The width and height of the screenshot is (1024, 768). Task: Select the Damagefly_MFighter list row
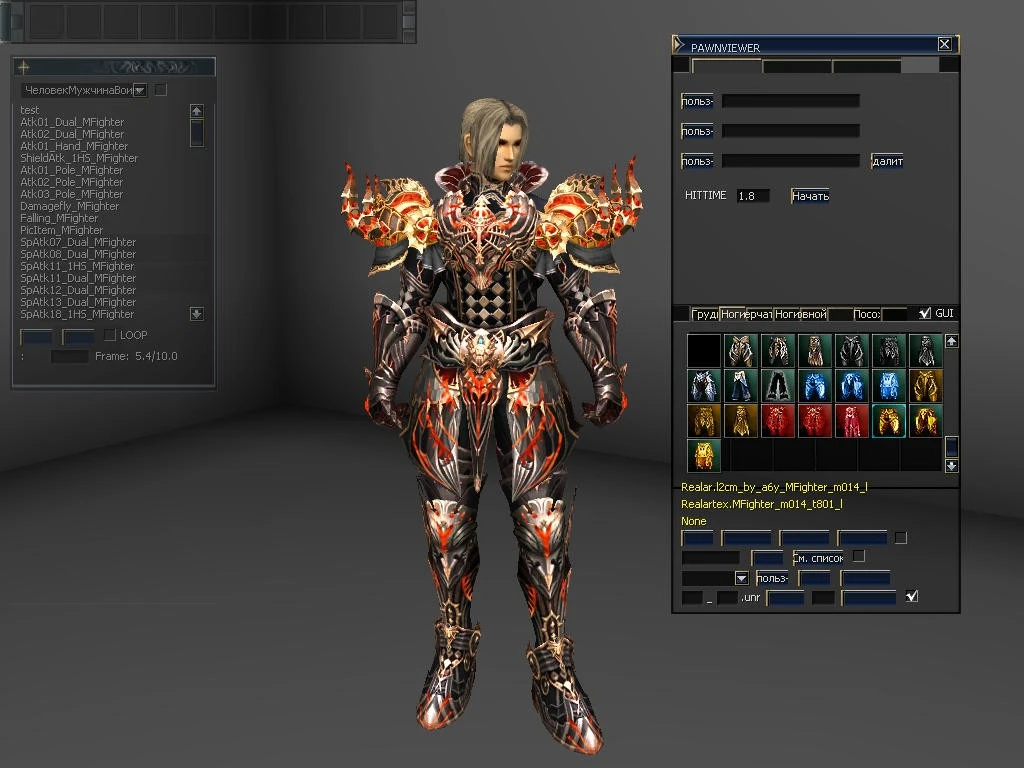[69, 206]
